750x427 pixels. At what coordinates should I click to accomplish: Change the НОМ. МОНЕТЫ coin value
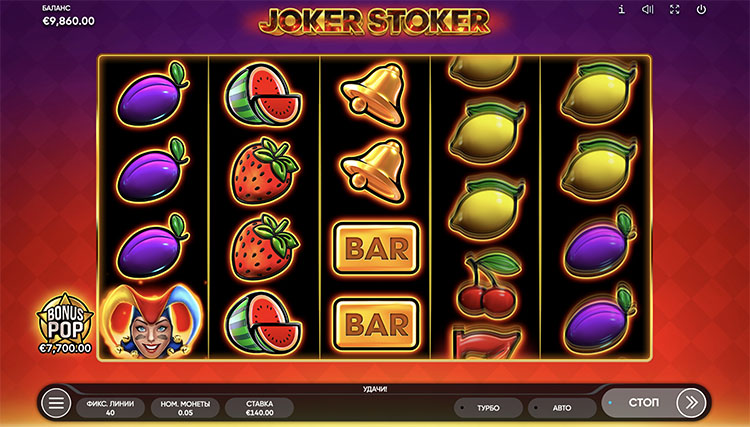[x=185, y=407]
